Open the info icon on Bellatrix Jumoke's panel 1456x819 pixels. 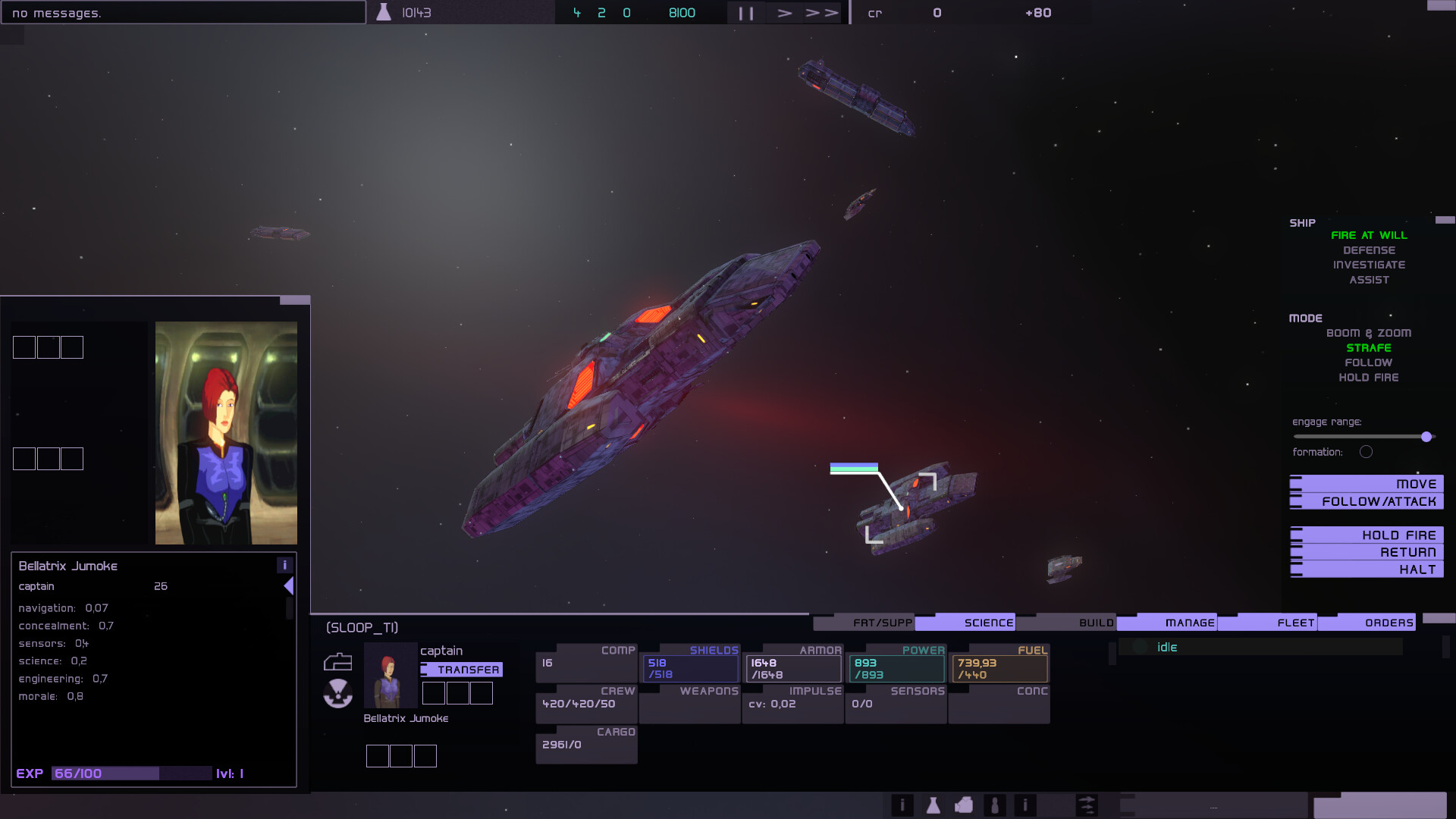pos(285,565)
